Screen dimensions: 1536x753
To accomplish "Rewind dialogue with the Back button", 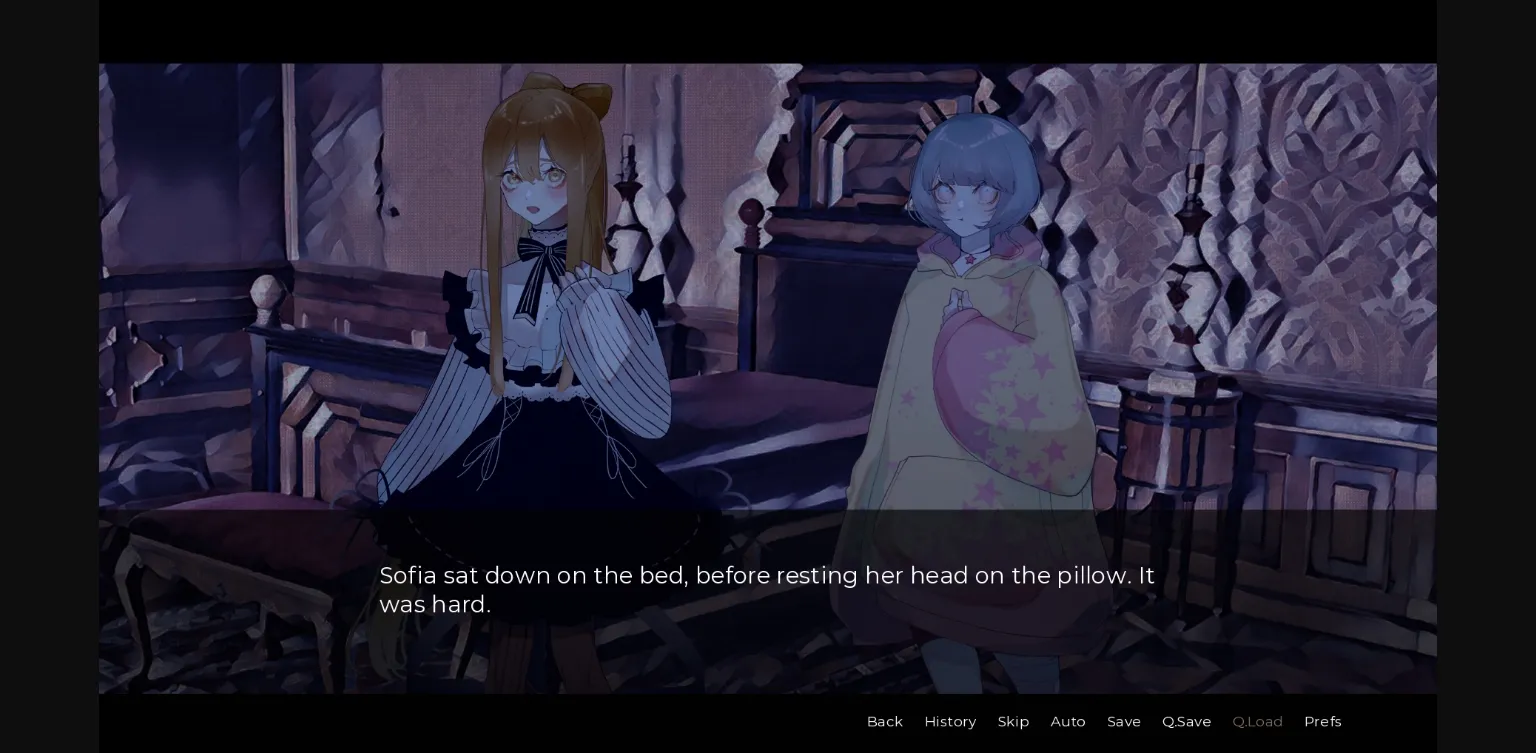I will point(884,721).
